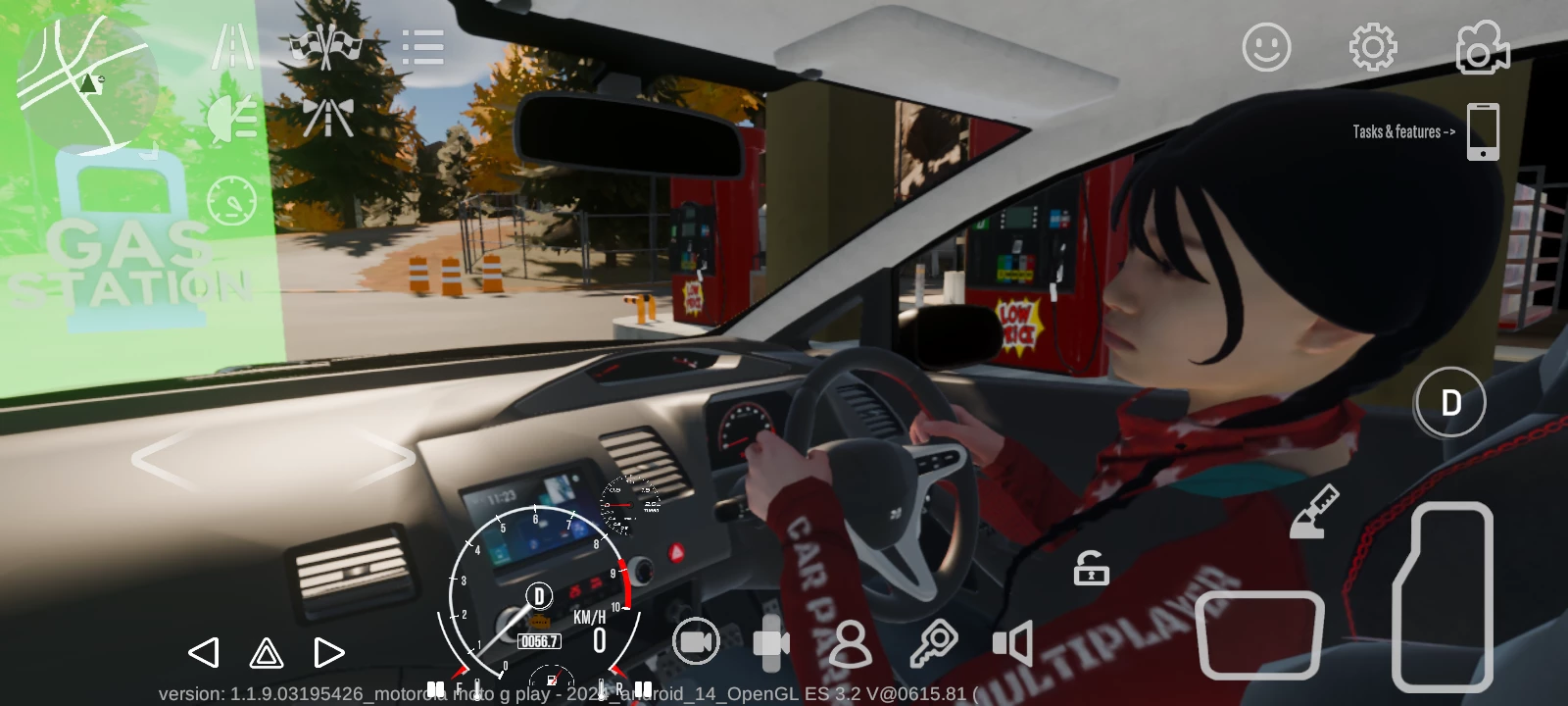This screenshot has width=1568, height=706.
Task: Switch view with the top-right camera icon
Action: (x=1481, y=49)
